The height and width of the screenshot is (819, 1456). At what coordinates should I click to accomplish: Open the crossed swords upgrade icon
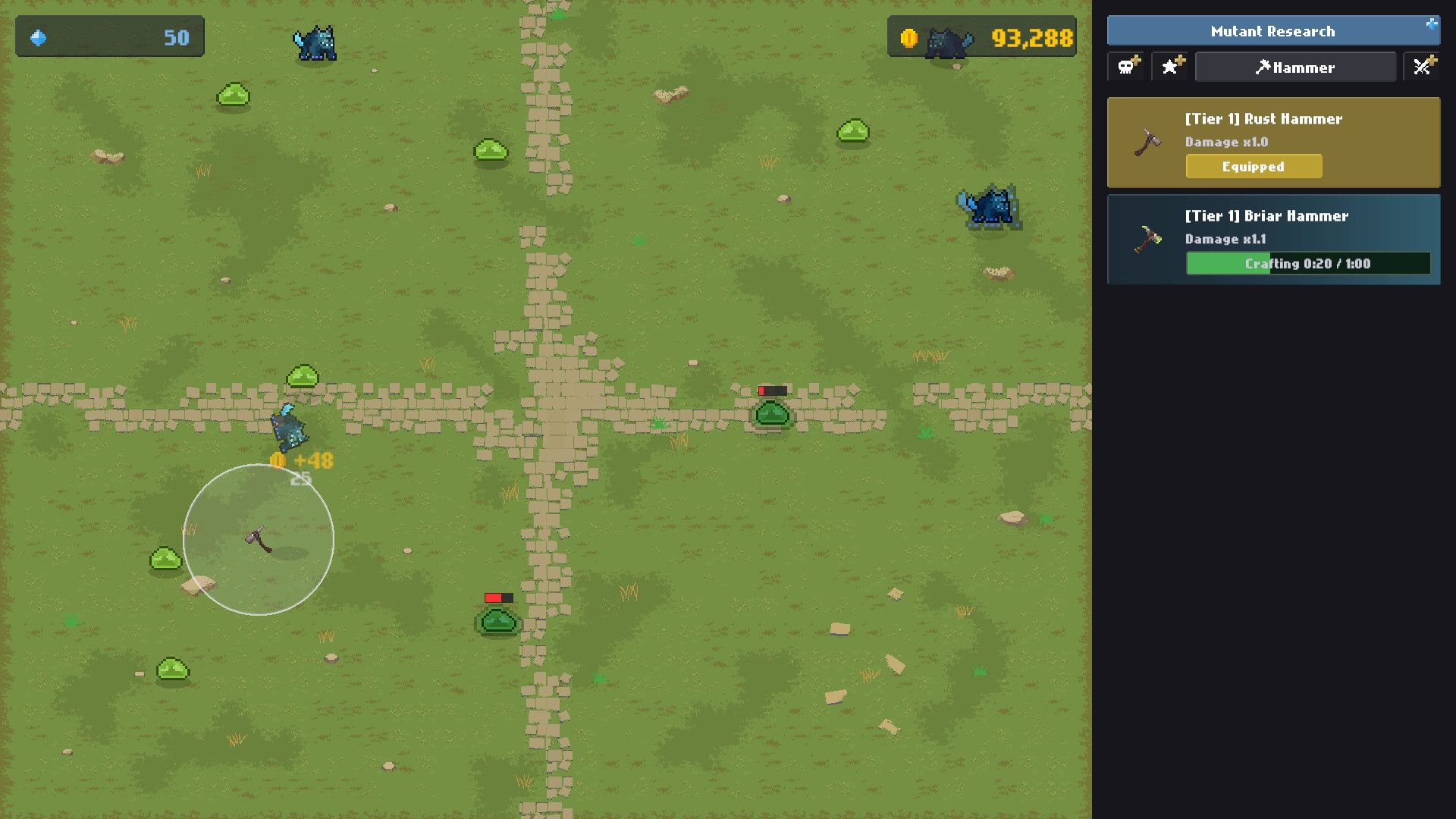[1424, 67]
